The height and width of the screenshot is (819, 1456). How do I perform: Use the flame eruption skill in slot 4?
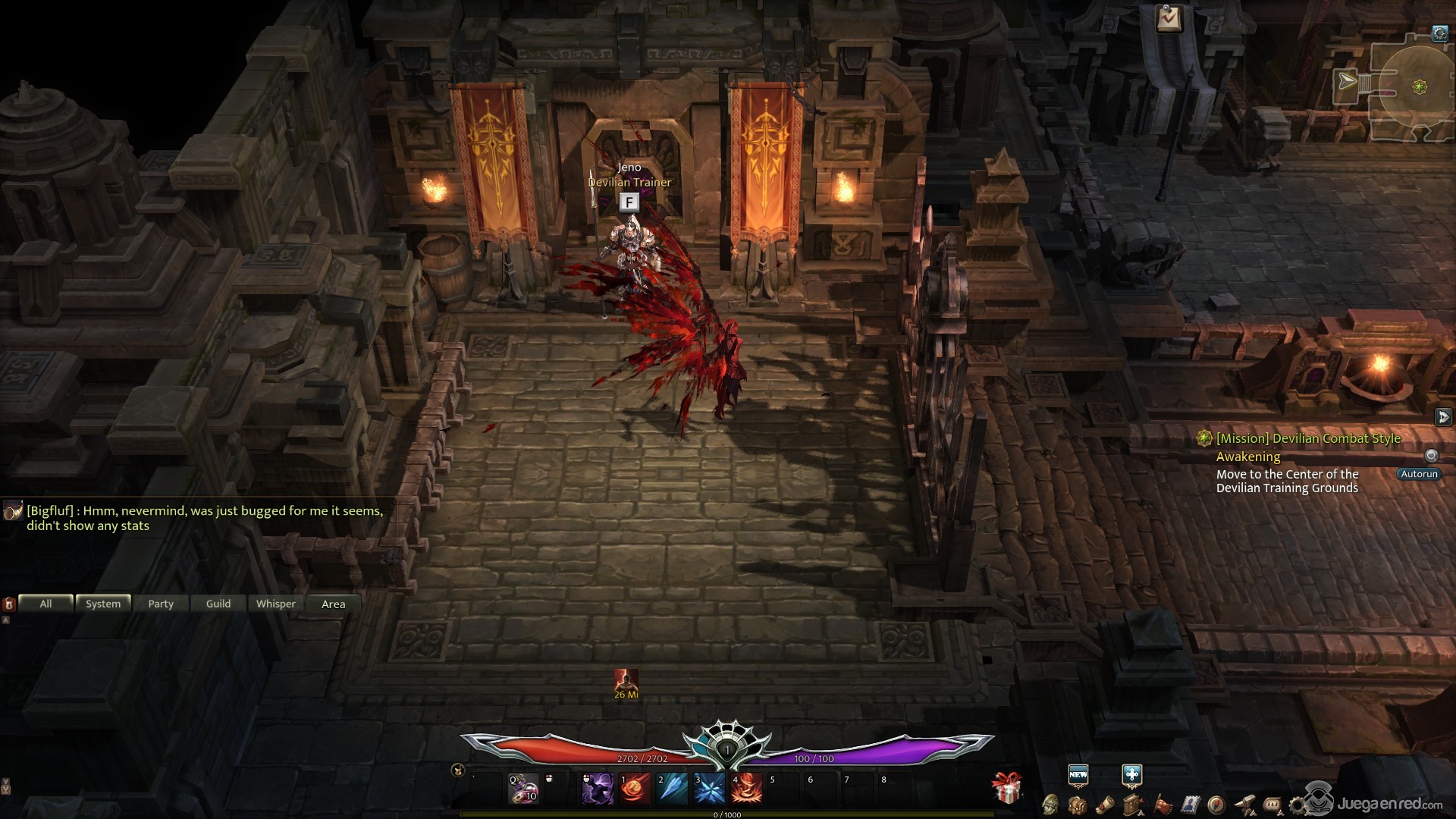746,789
